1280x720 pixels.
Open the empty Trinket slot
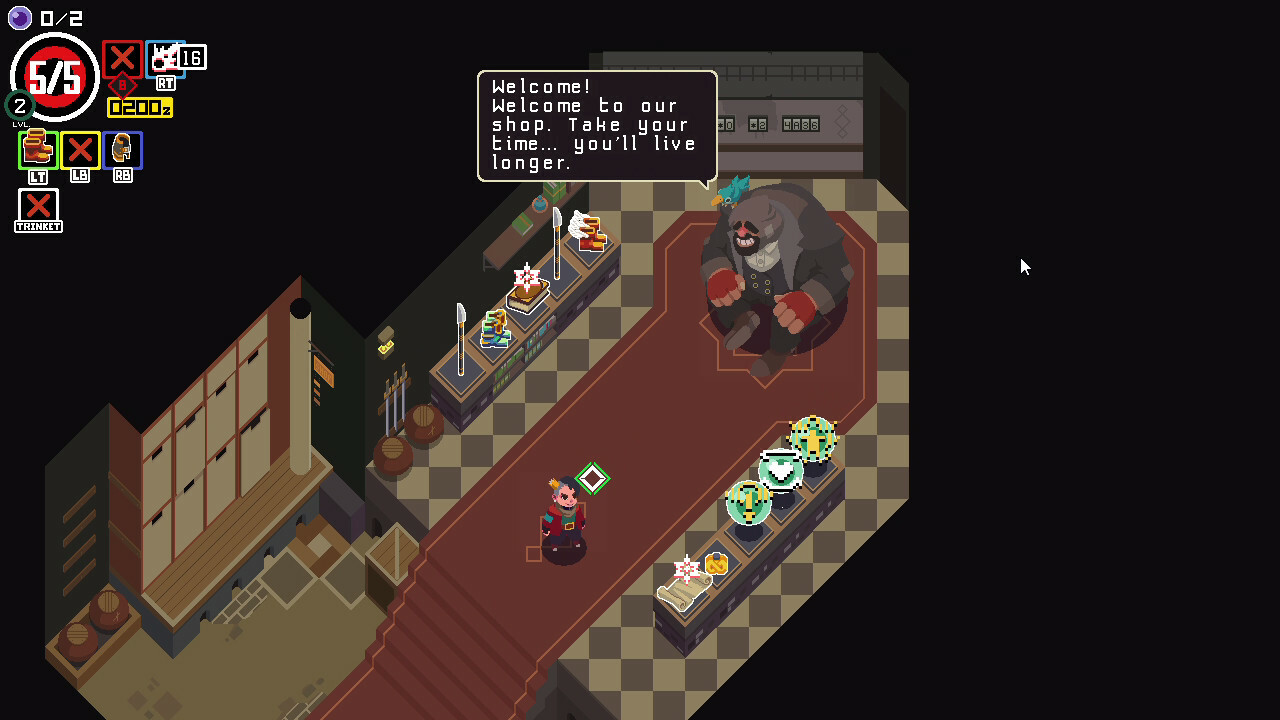pos(37,208)
